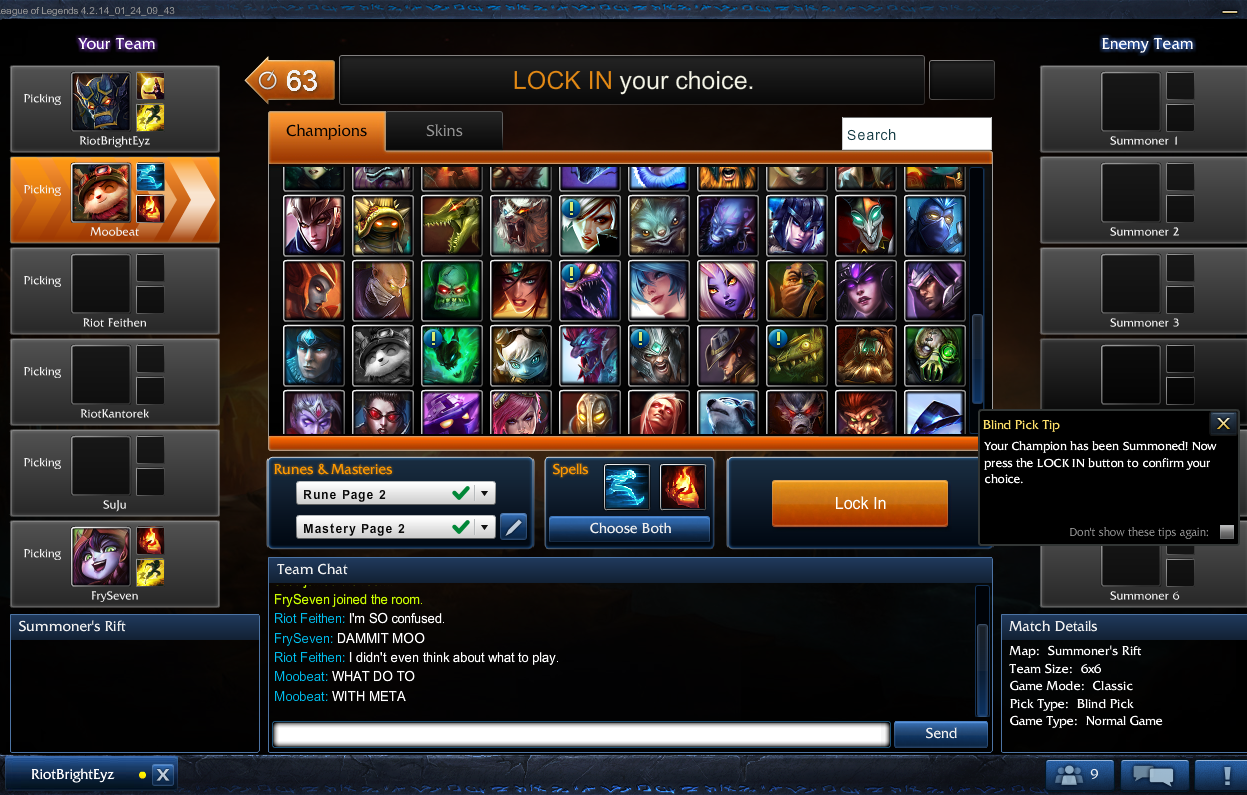The image size is (1247, 795).
Task: Click the champion Search field
Action: 916,134
